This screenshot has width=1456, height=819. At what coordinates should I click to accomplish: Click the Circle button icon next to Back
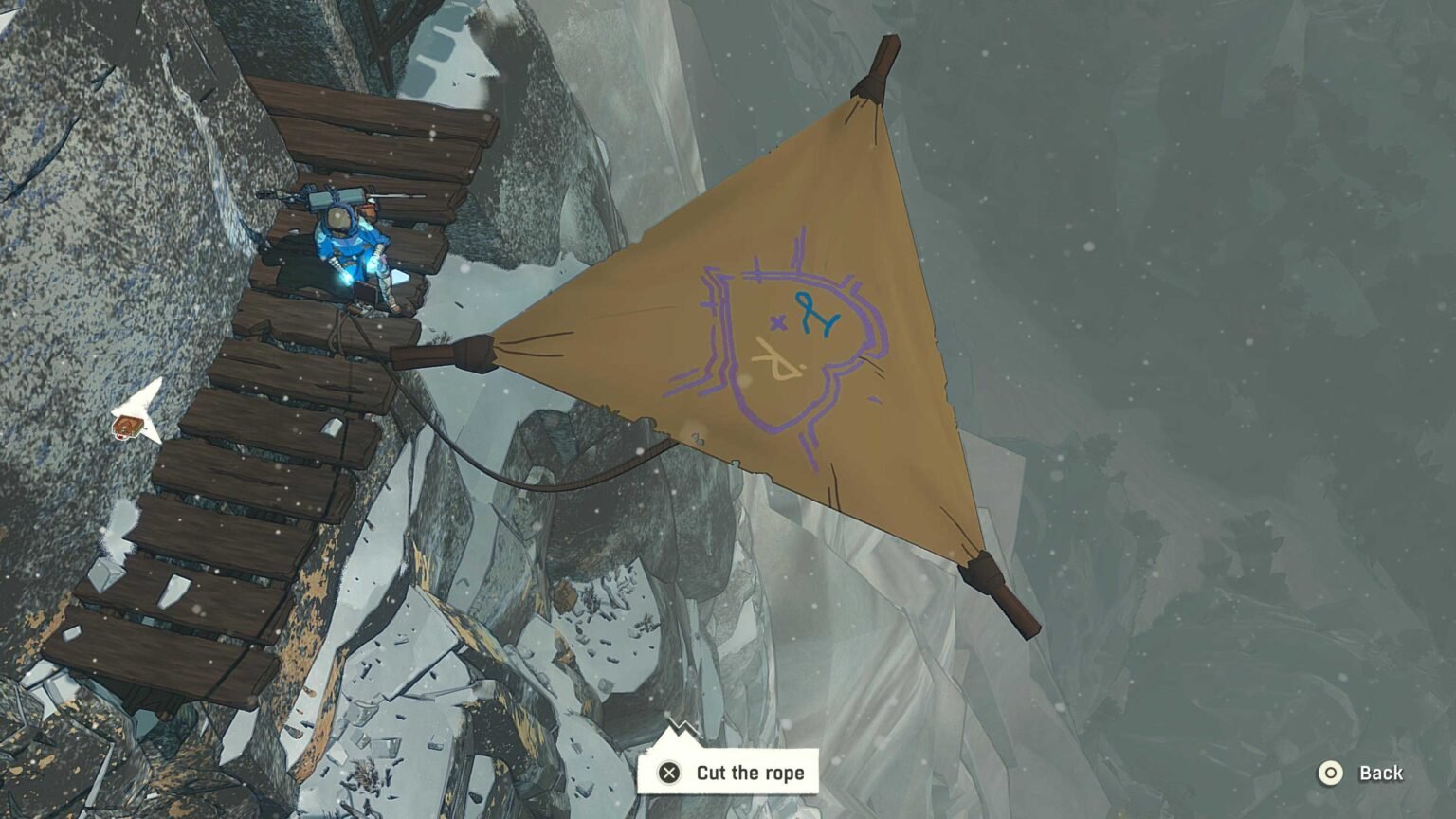point(1332,773)
